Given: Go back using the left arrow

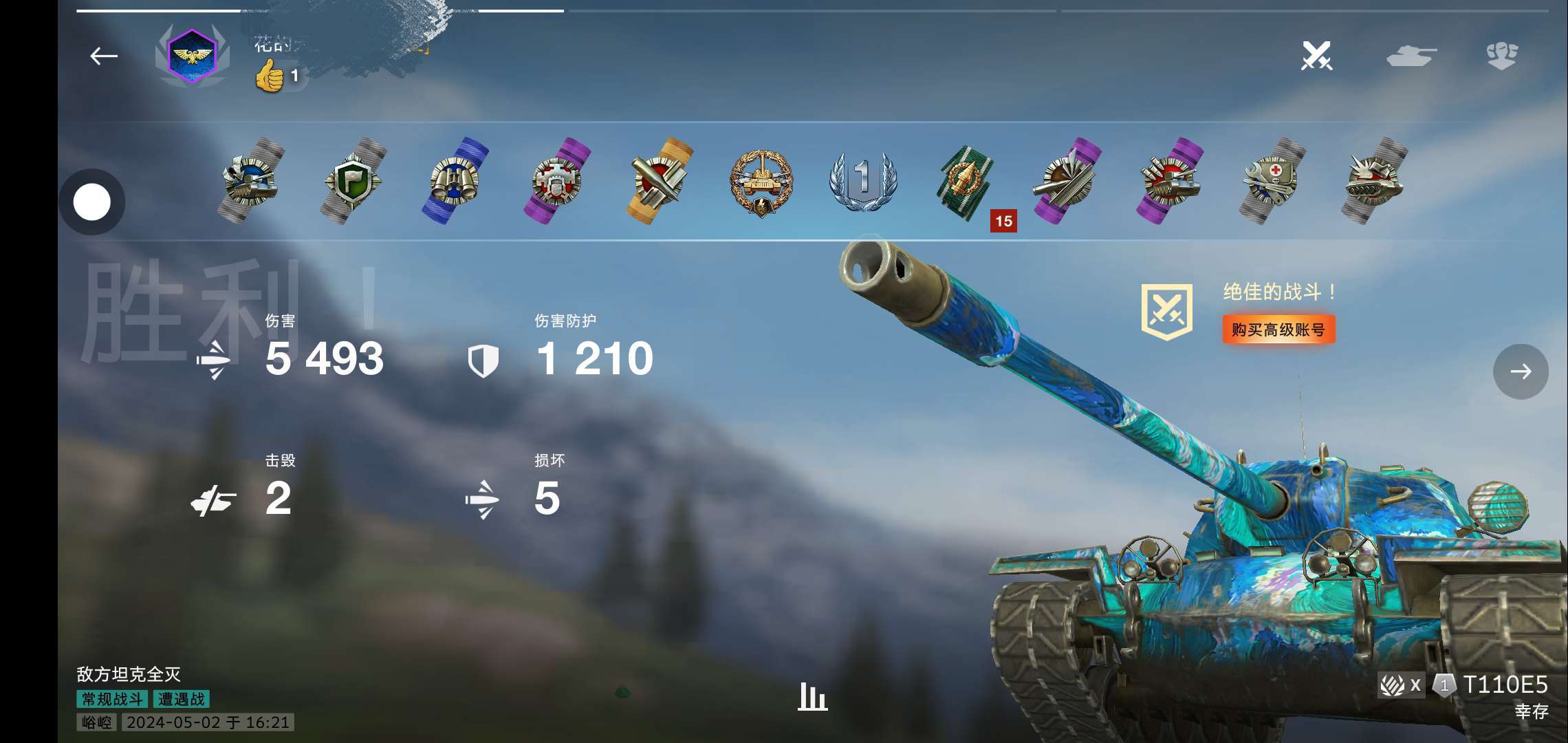Looking at the screenshot, I should click(x=104, y=56).
